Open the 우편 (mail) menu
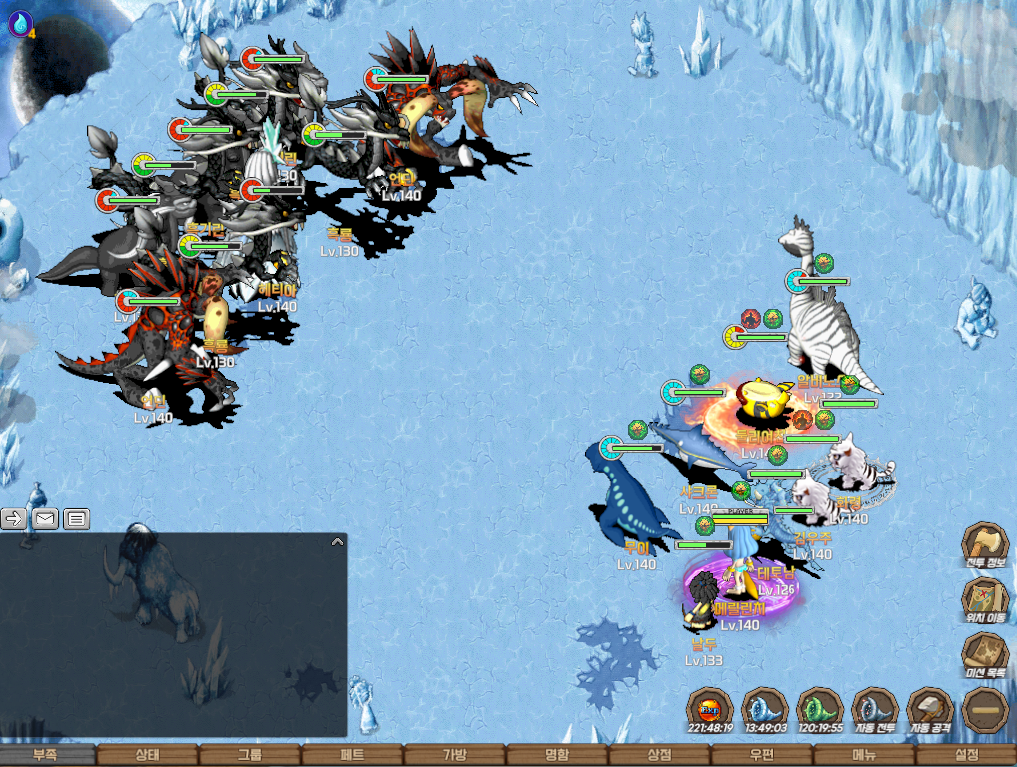This screenshot has width=1017, height=767. [x=762, y=755]
